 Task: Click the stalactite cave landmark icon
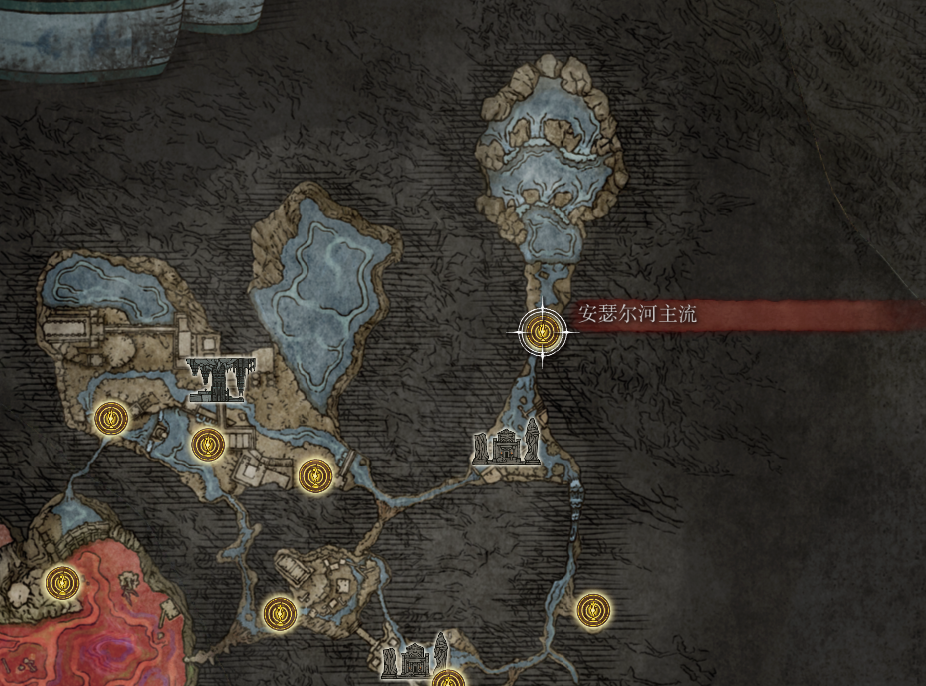[222, 378]
